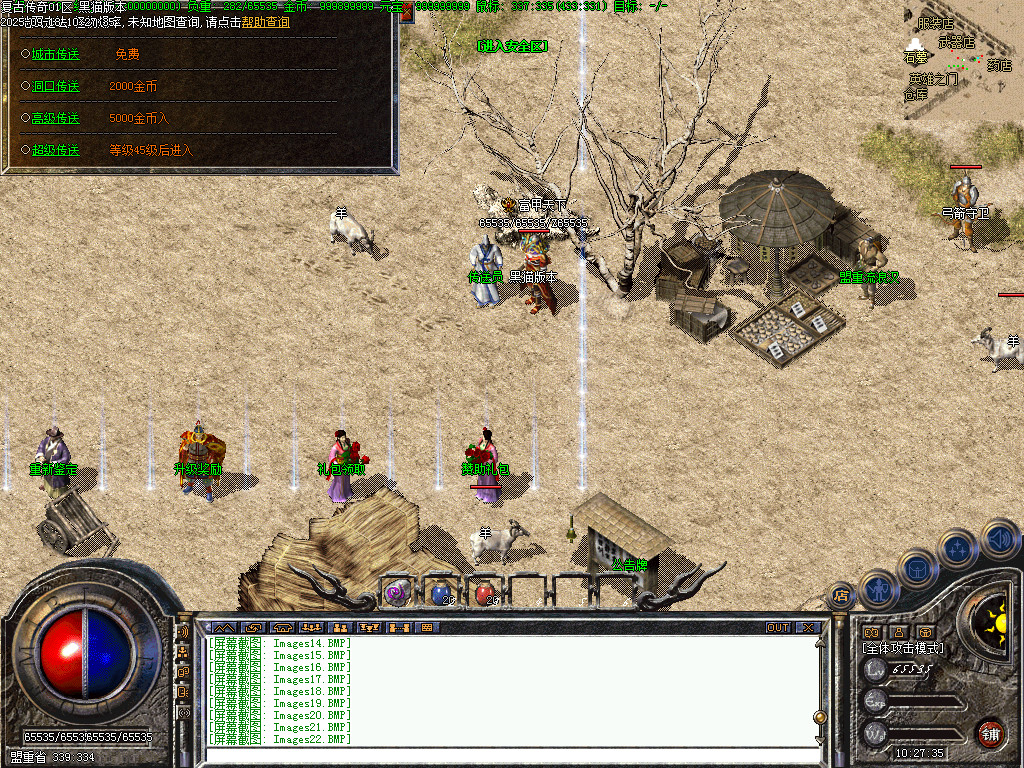Select the 洞口传送 cave teleport option
The image size is (1024, 768).
(55, 87)
